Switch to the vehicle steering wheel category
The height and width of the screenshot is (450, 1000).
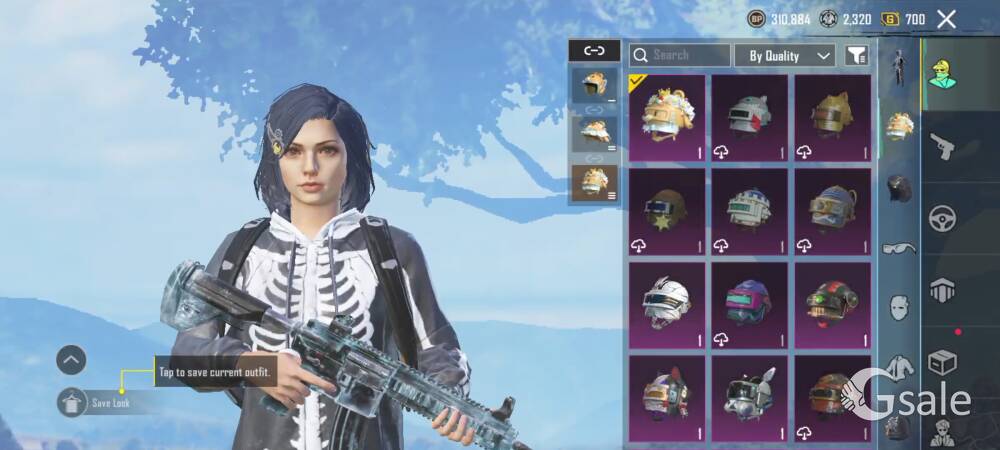pyautogui.click(x=942, y=218)
